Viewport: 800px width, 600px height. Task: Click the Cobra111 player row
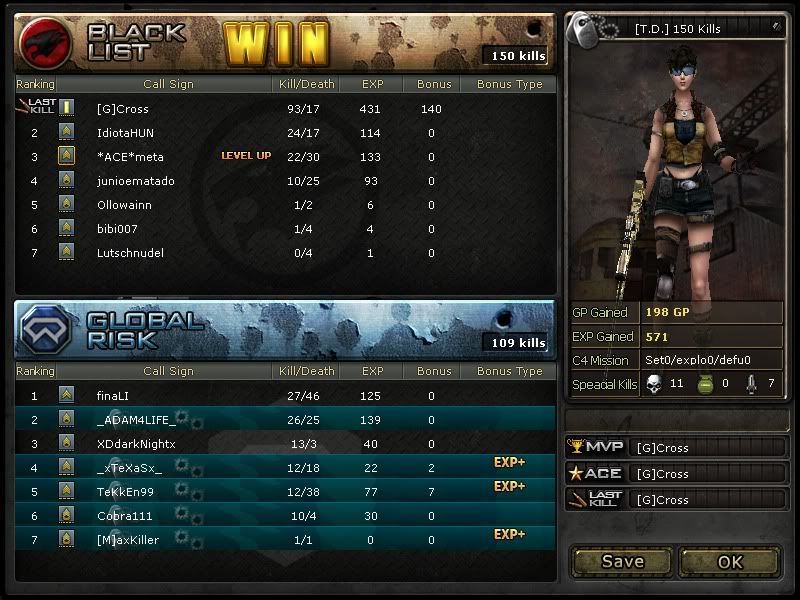pyautogui.click(x=124, y=516)
